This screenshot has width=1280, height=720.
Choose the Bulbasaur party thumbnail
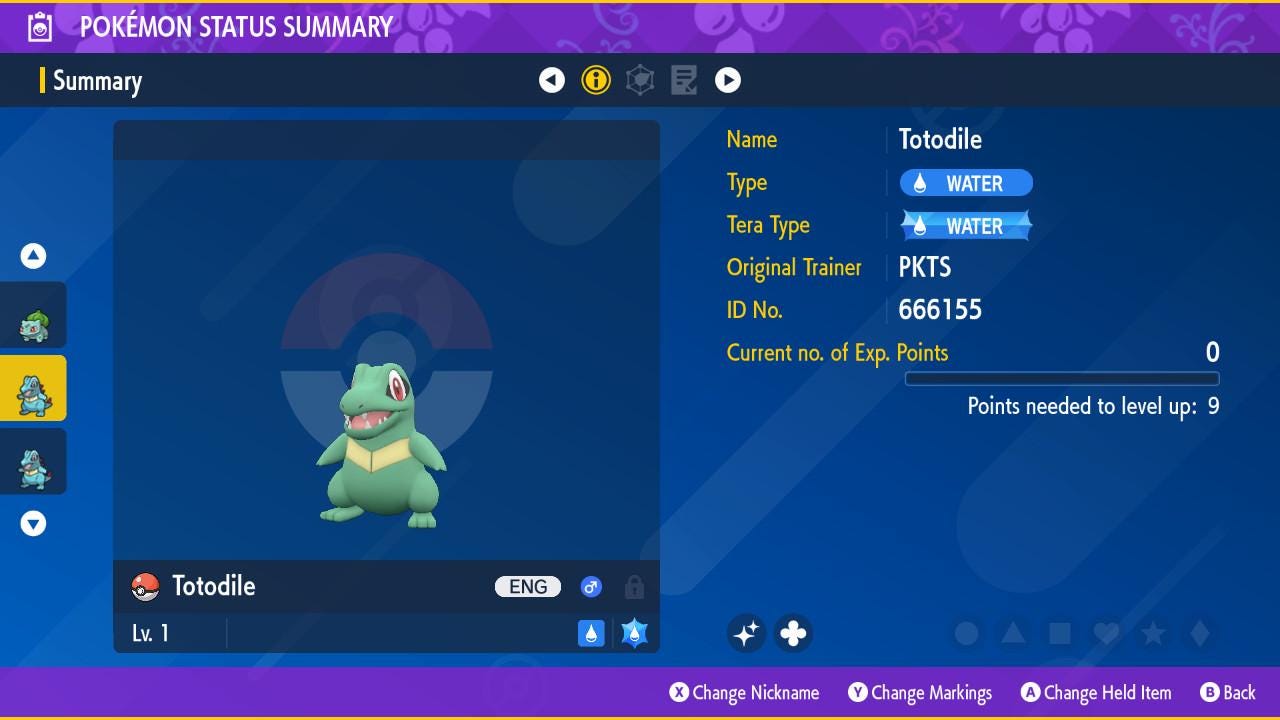click(34, 316)
